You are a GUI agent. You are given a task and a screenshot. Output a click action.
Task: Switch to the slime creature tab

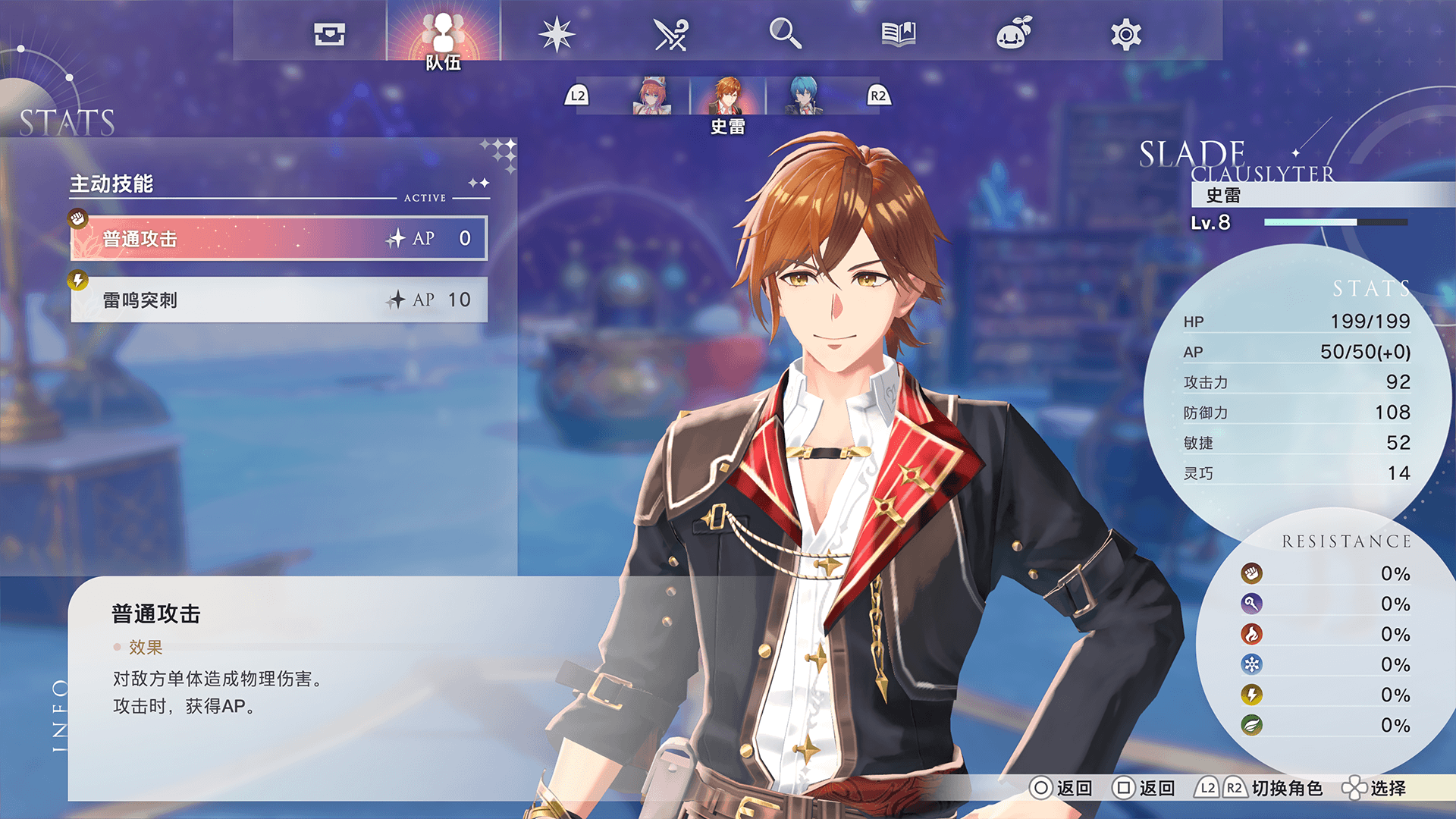[x=1013, y=34]
